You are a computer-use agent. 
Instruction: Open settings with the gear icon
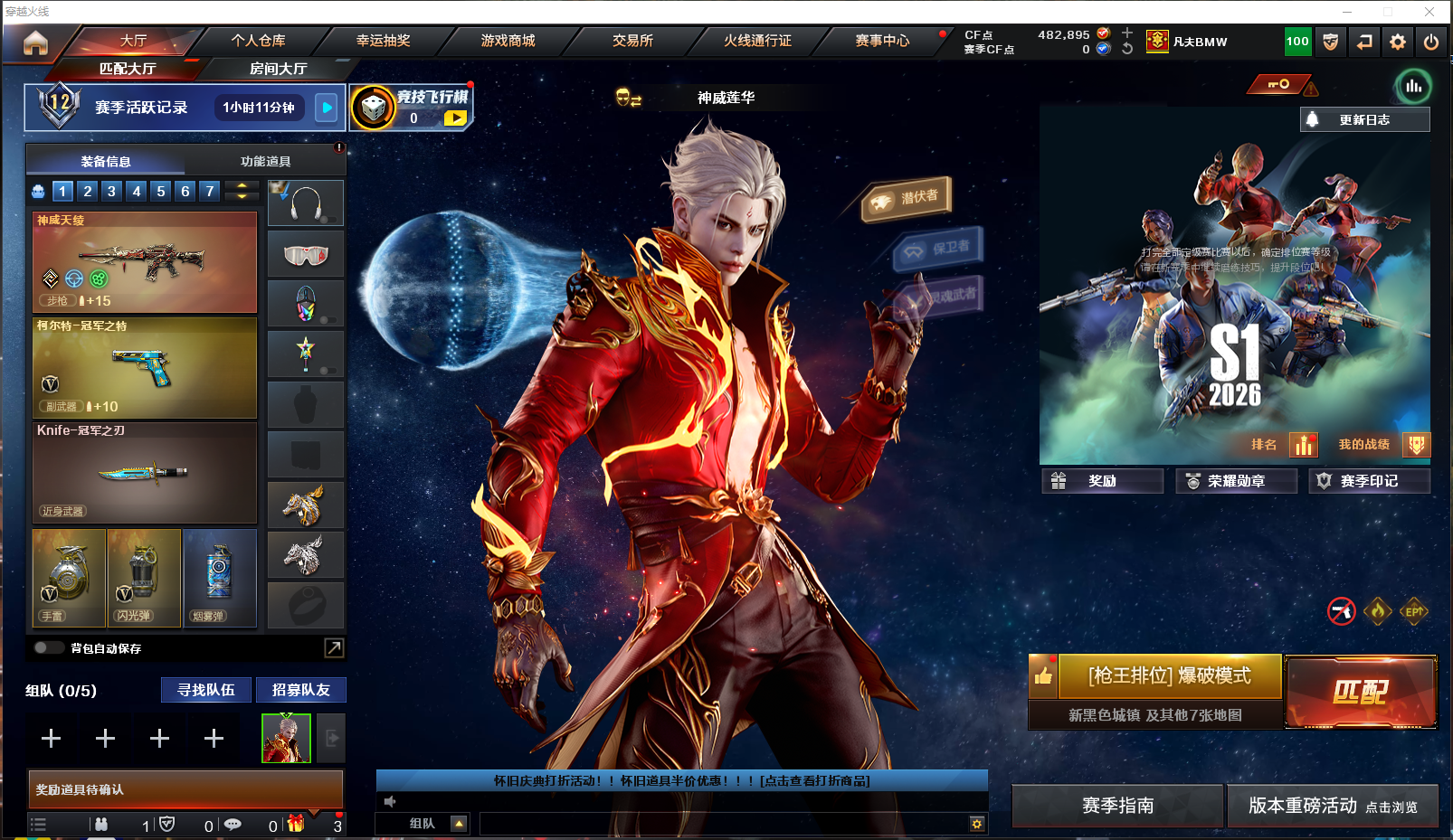tap(1398, 42)
